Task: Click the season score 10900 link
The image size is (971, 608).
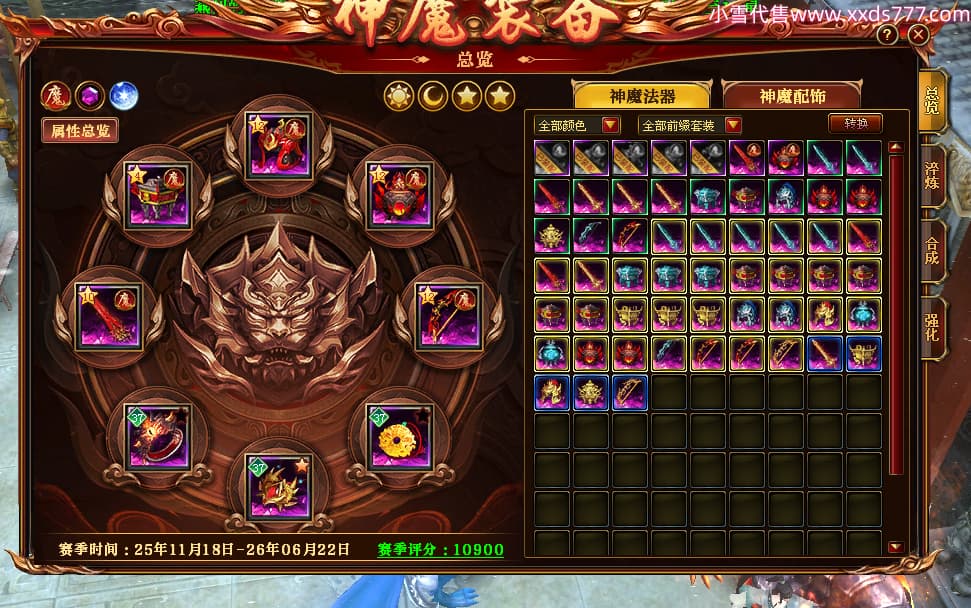Action: point(440,550)
